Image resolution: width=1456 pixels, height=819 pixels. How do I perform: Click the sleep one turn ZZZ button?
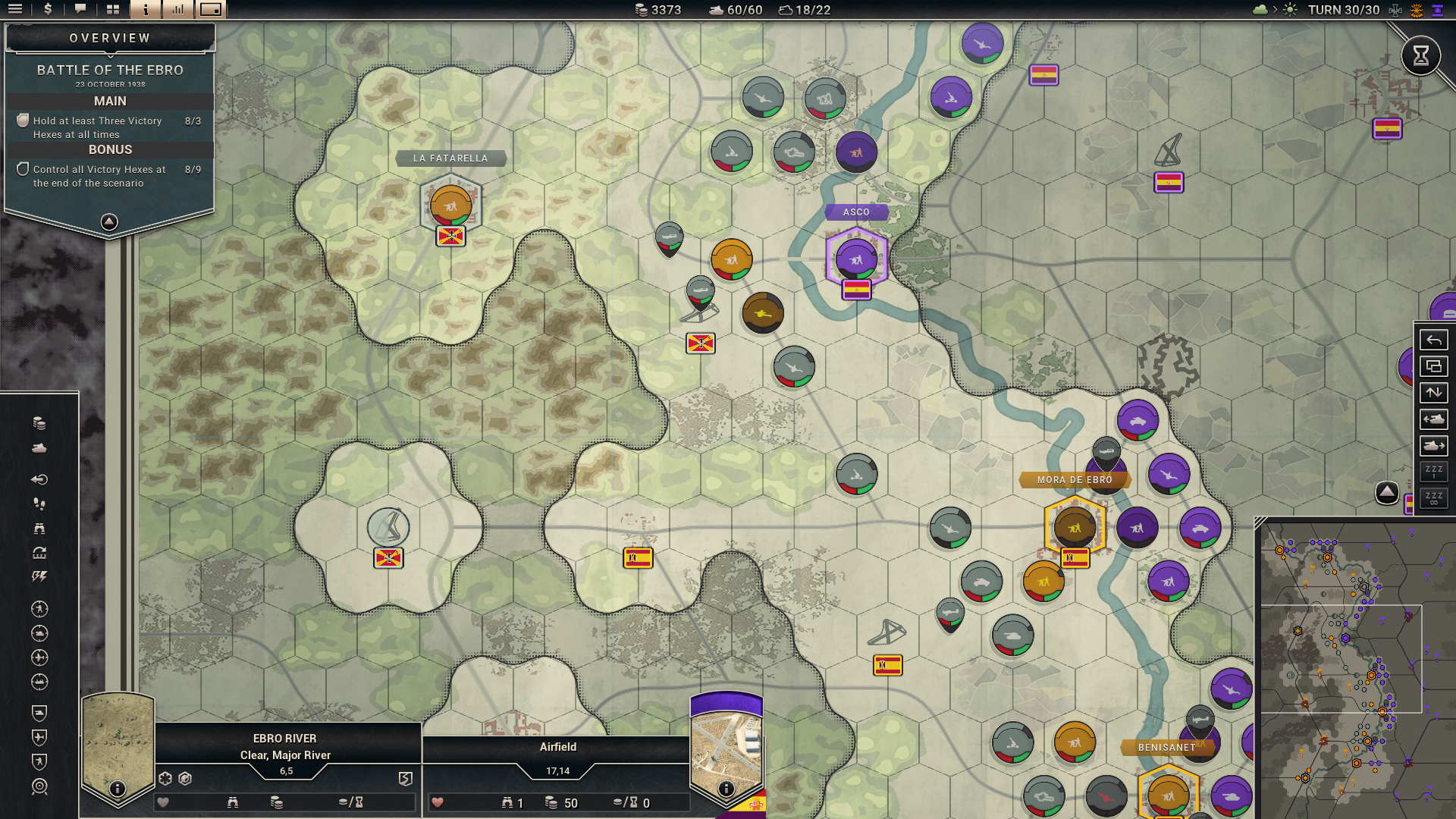click(x=1433, y=472)
